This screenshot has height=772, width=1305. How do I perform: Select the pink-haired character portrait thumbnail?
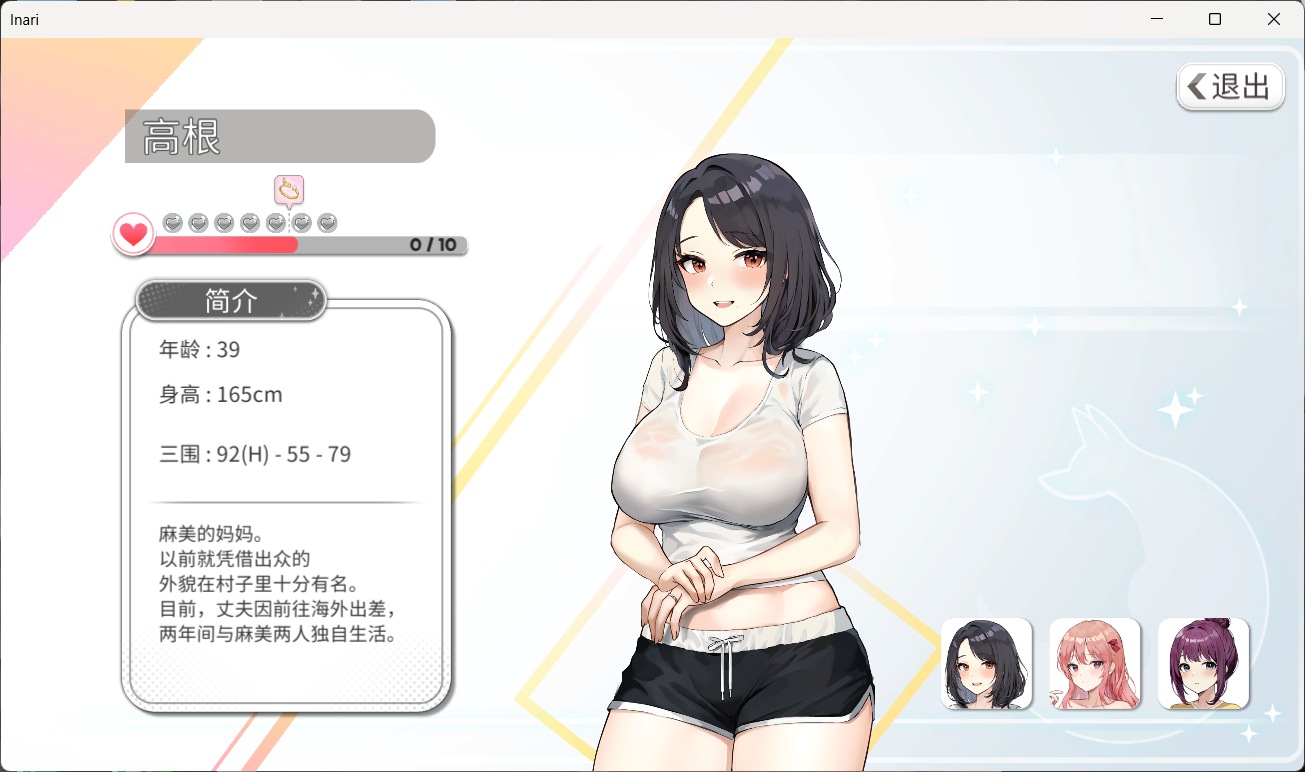(1094, 664)
